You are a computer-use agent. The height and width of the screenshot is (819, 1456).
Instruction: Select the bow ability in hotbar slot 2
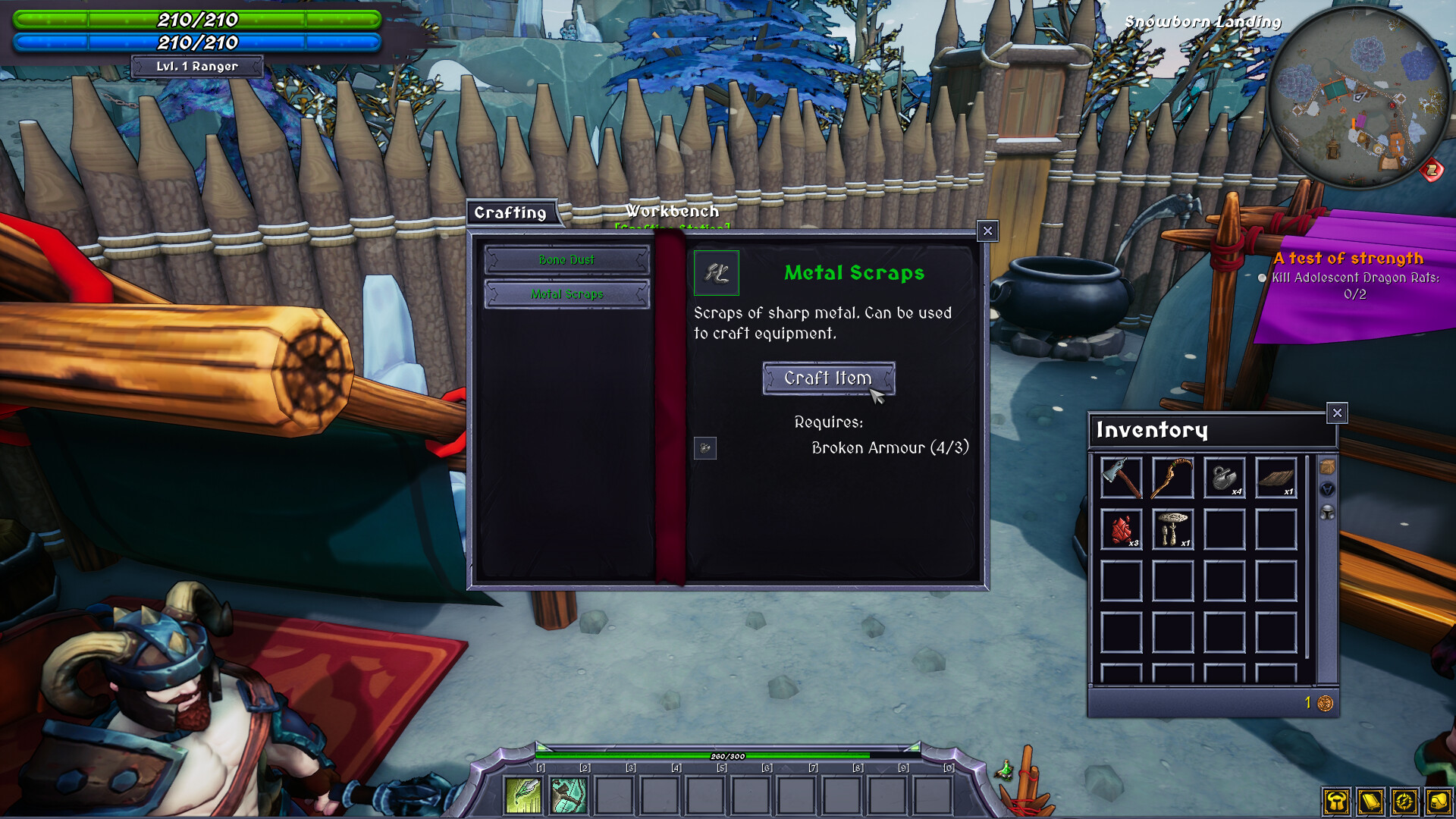coord(570,794)
